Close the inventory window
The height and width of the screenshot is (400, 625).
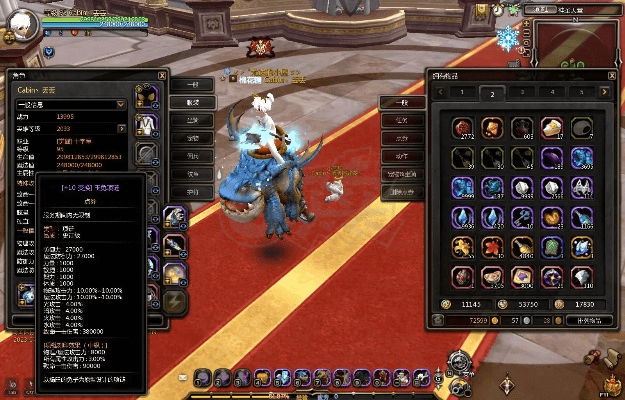pyautogui.click(x=612, y=75)
